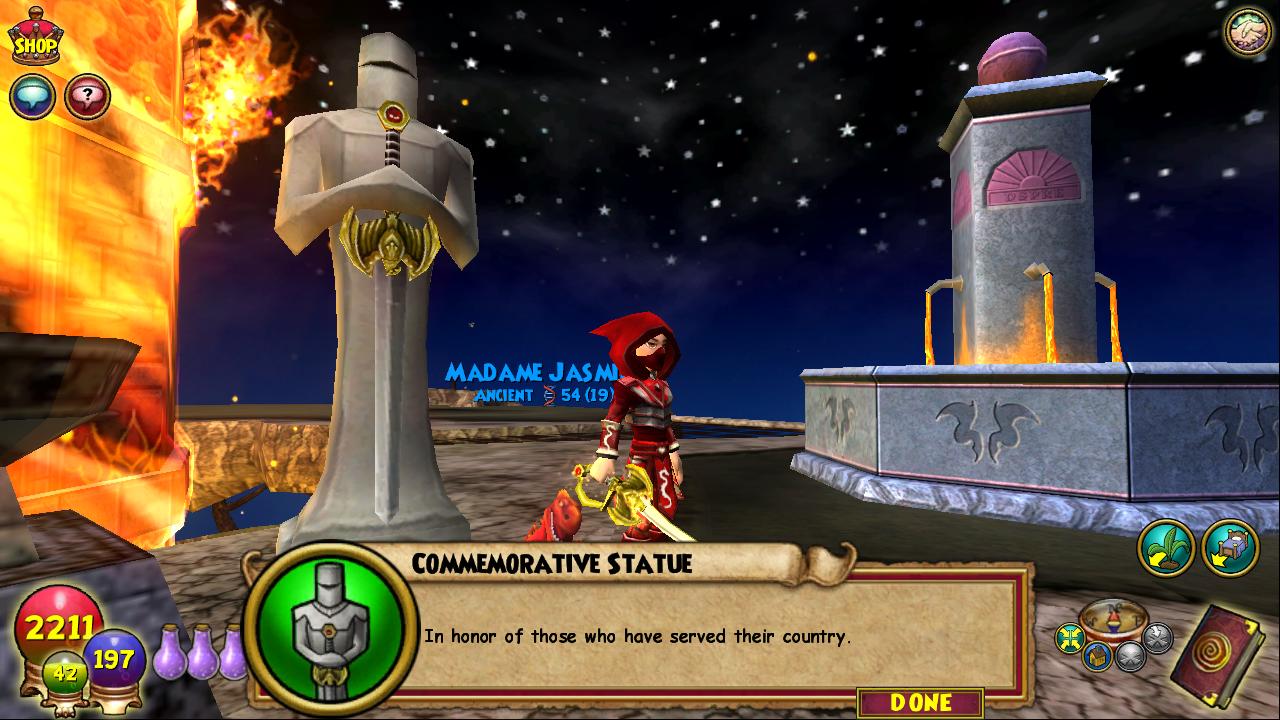Click the Commemorative Statue portrait icon

click(x=330, y=629)
